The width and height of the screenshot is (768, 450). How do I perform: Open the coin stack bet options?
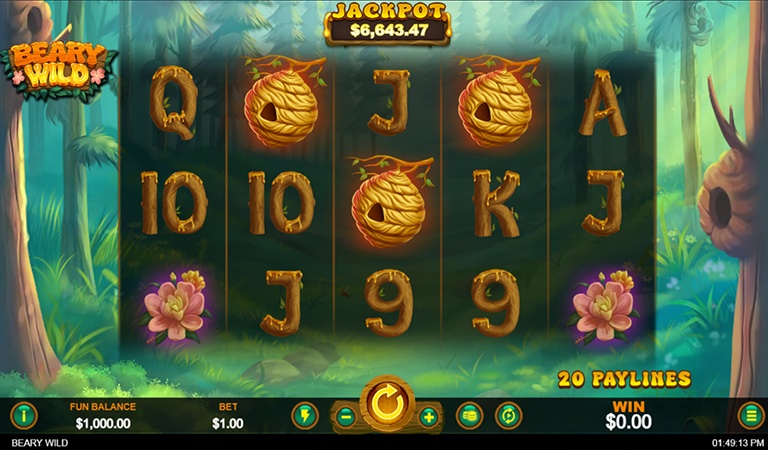tap(470, 415)
